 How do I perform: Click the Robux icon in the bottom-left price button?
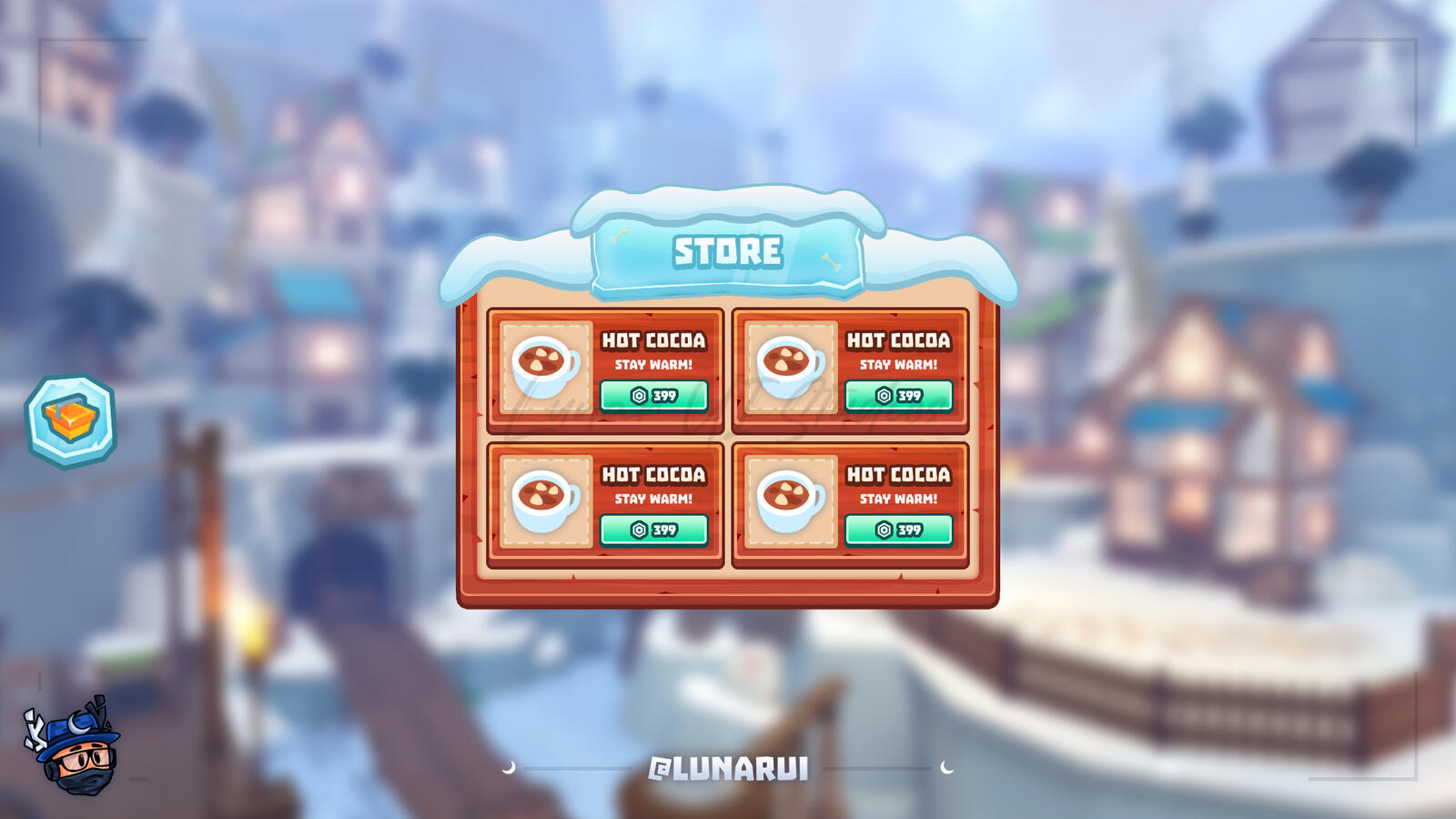click(x=638, y=528)
